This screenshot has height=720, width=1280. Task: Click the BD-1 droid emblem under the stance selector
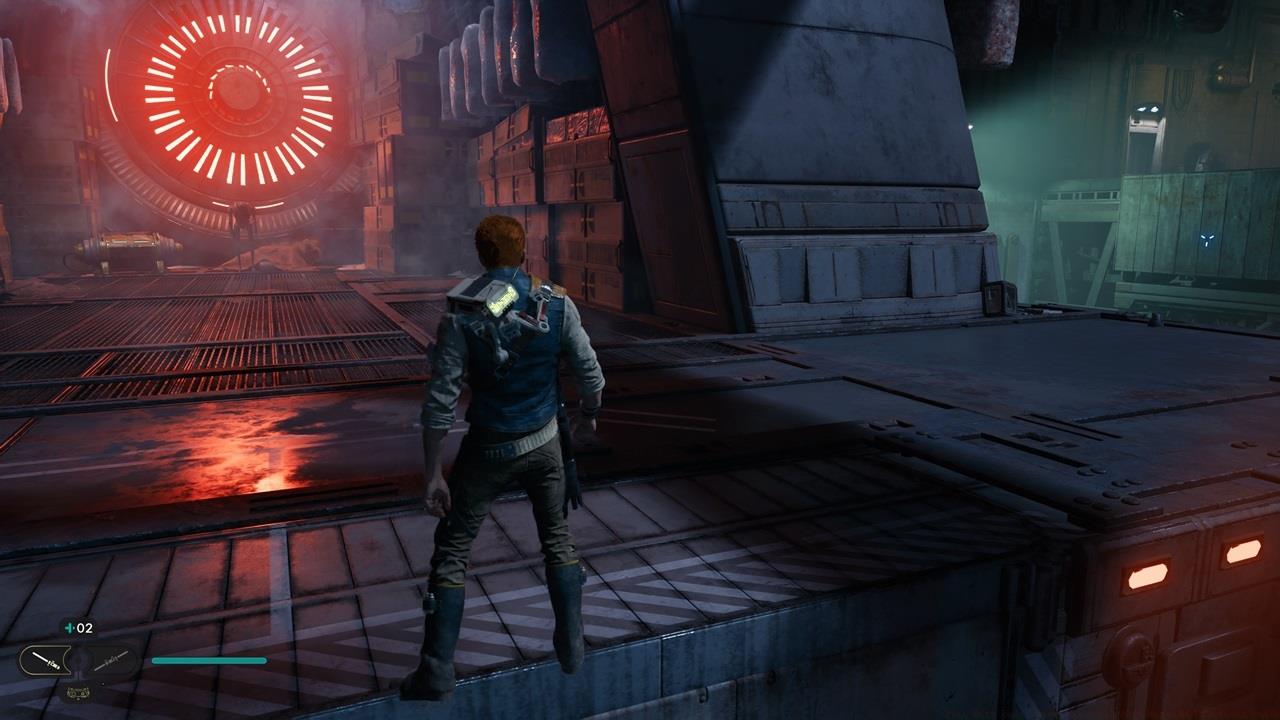[x=79, y=693]
